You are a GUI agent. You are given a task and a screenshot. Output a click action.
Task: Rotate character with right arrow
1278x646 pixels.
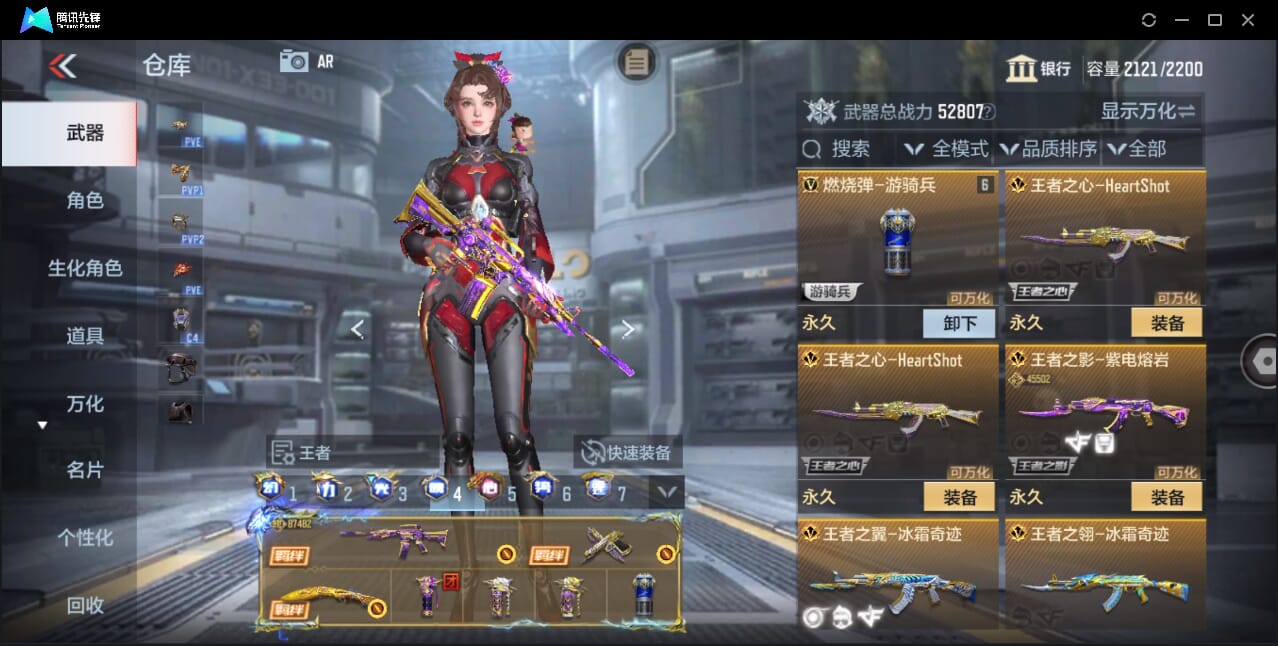coord(628,329)
